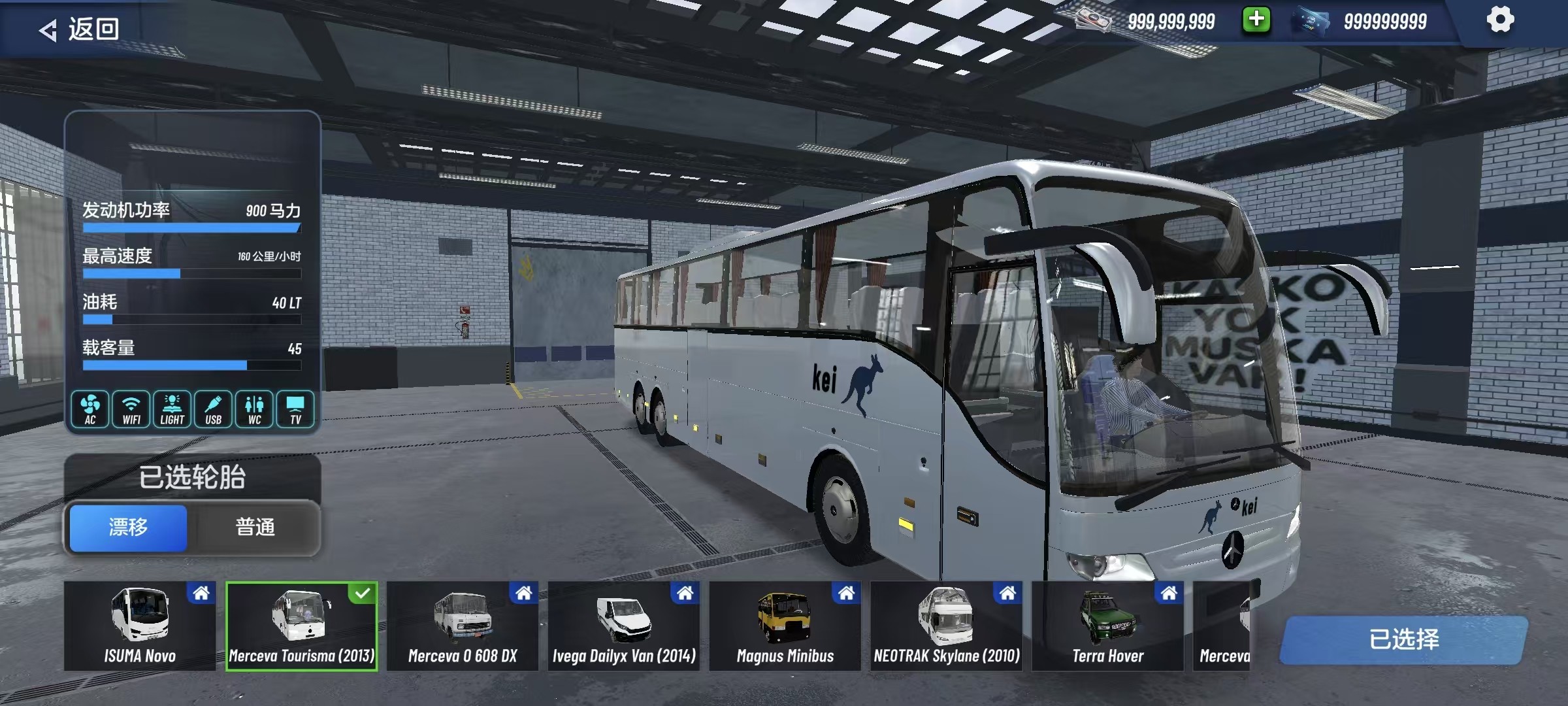The width and height of the screenshot is (1568, 706).
Task: Select the Magnus Minibus thumbnail
Action: (x=785, y=626)
